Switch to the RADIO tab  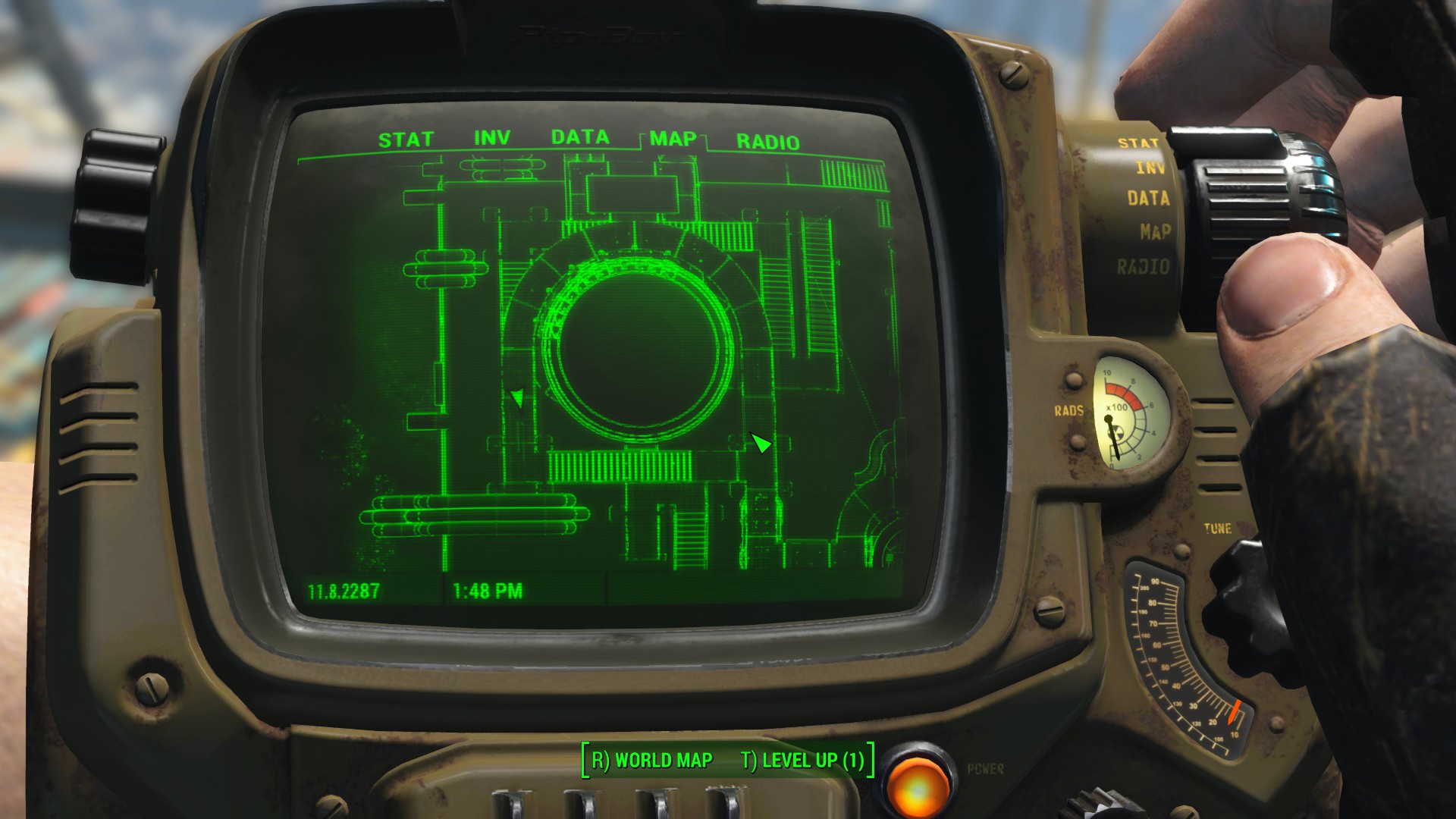(767, 142)
